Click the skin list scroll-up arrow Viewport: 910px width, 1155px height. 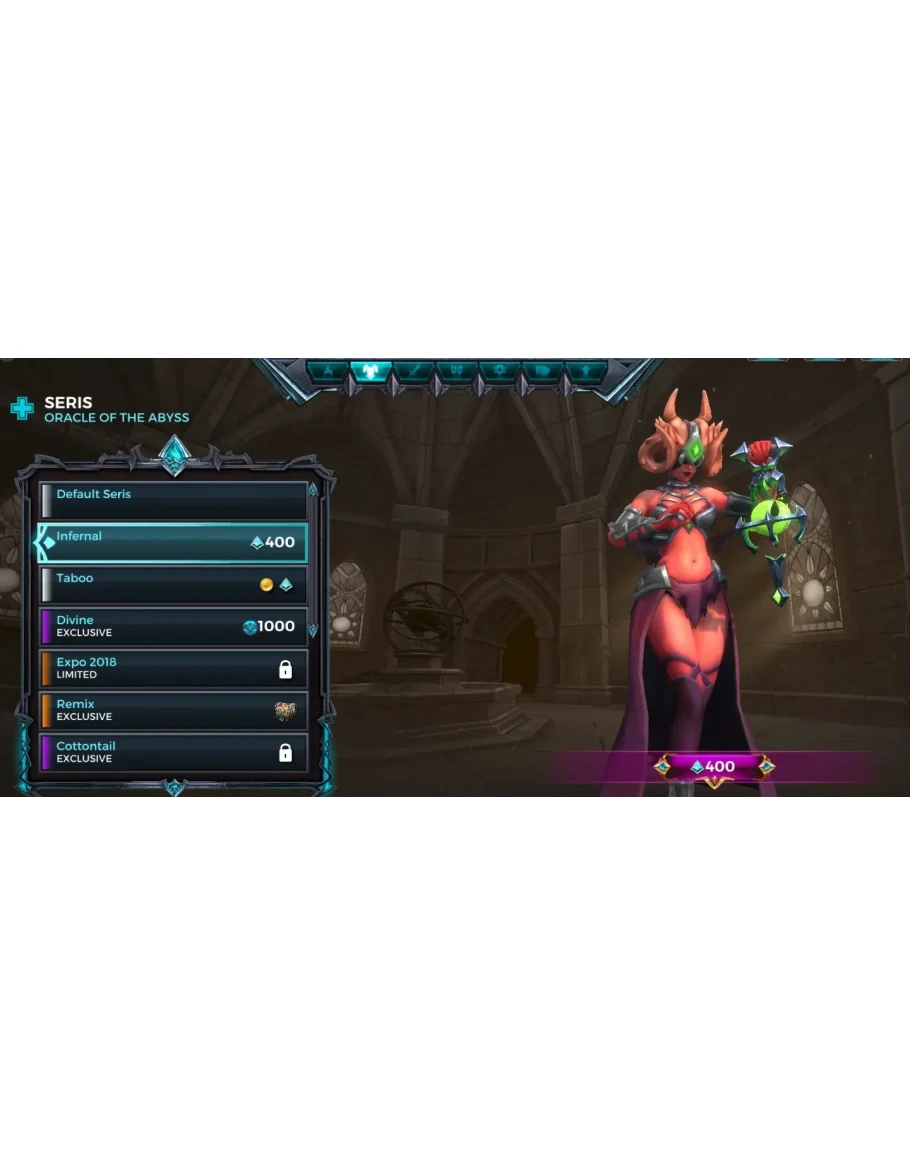tap(313, 490)
